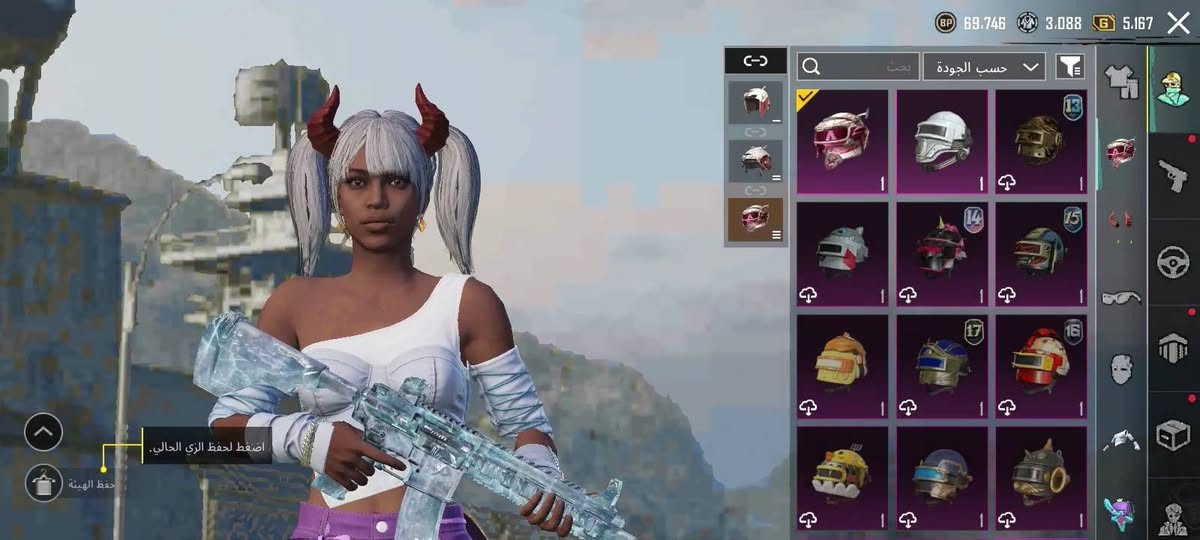The height and width of the screenshot is (540, 1200).
Task: Open the filter funnel options
Action: click(1070, 67)
